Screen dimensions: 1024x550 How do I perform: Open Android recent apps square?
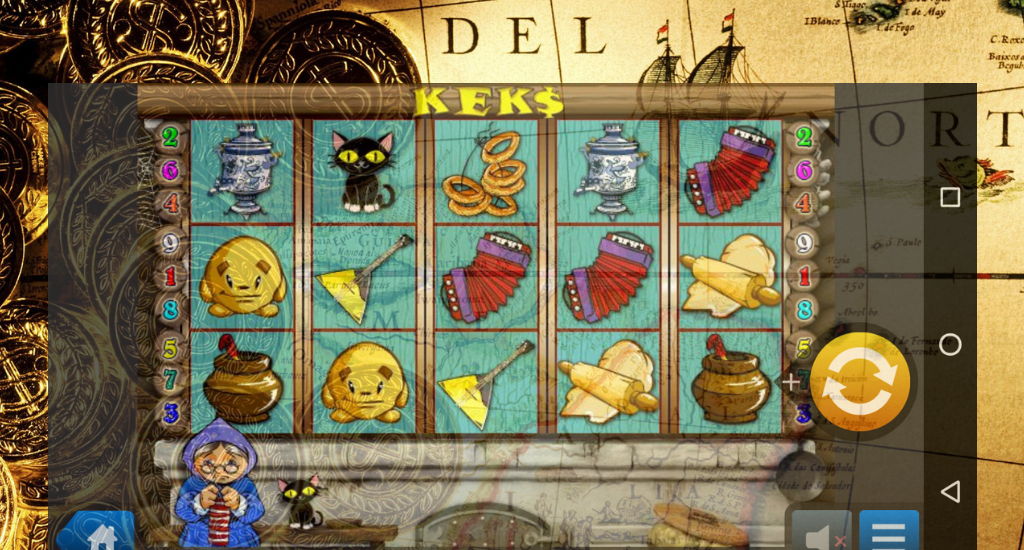(x=950, y=197)
